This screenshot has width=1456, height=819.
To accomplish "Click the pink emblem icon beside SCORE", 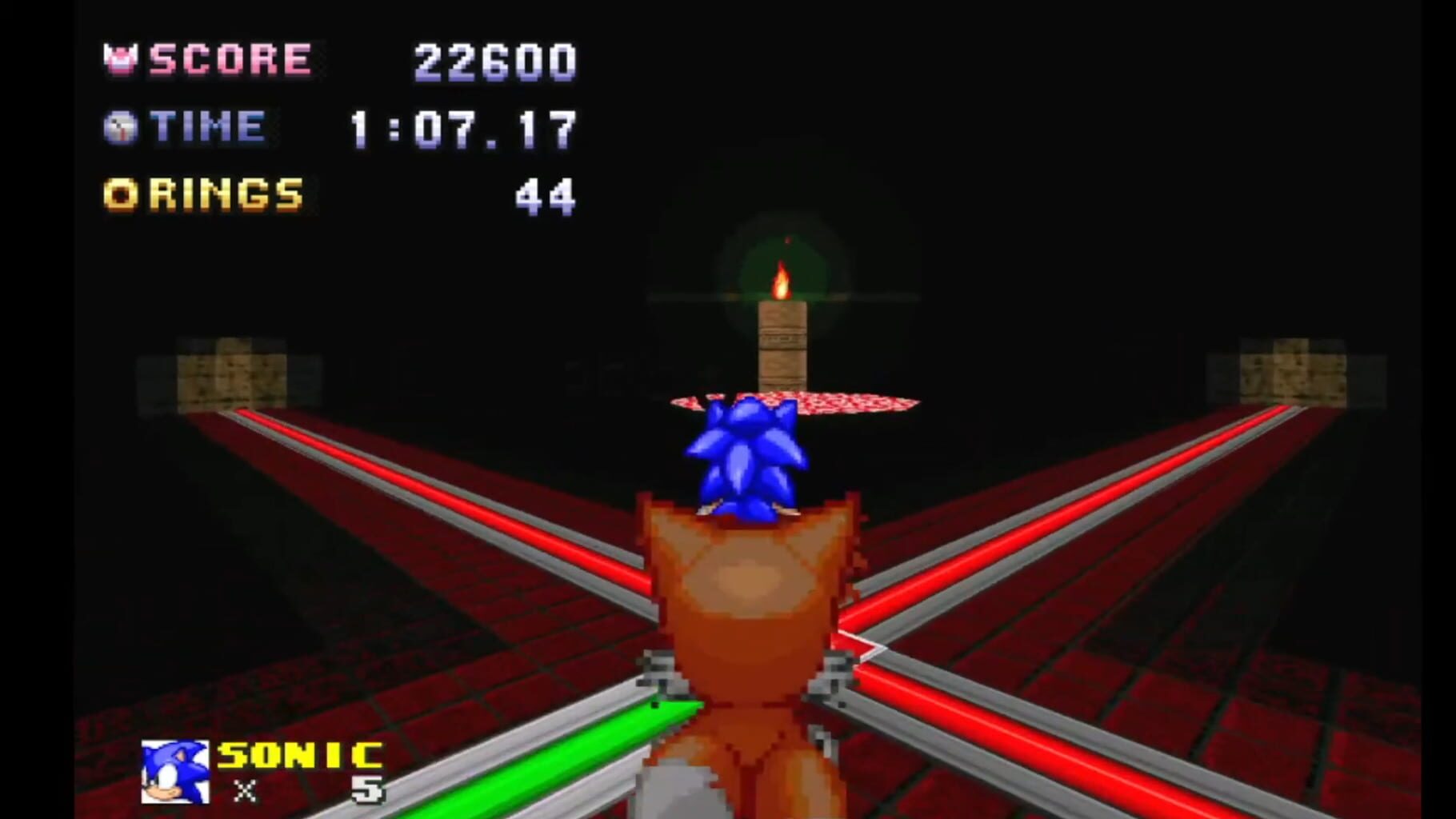I will 121,58.
